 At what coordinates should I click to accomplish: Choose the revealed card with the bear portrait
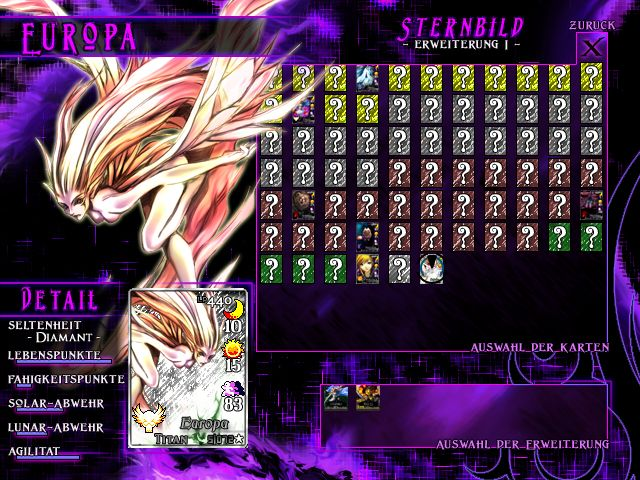pyautogui.click(x=303, y=205)
